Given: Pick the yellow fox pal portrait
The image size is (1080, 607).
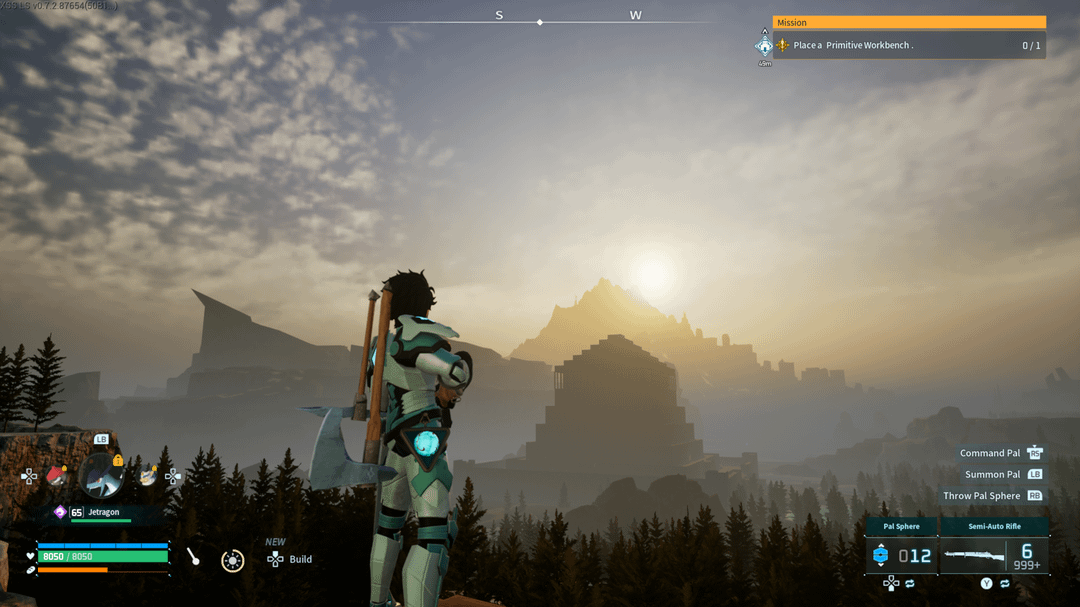Looking at the screenshot, I should coord(148,477).
